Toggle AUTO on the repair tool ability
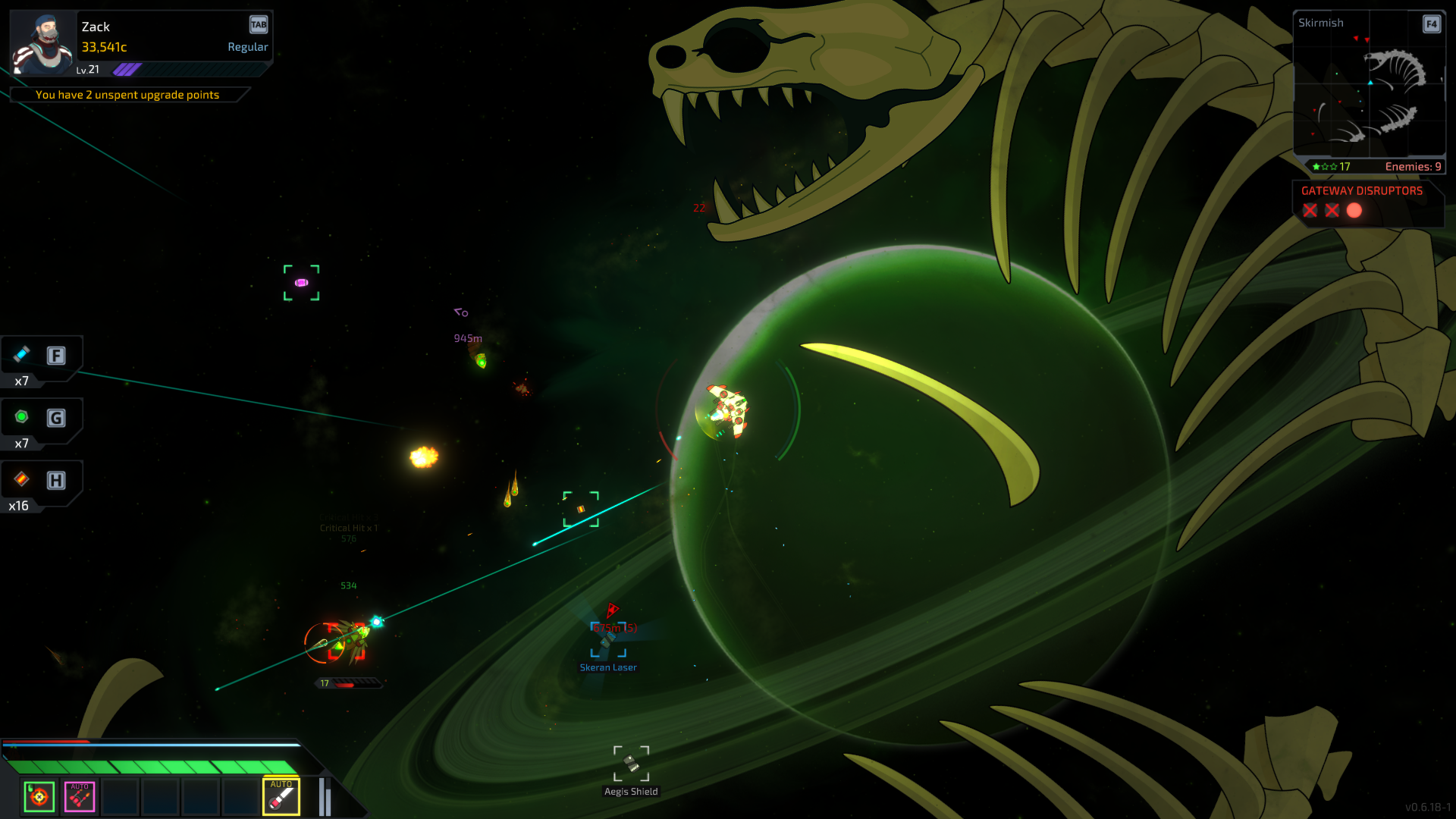 coord(281,784)
